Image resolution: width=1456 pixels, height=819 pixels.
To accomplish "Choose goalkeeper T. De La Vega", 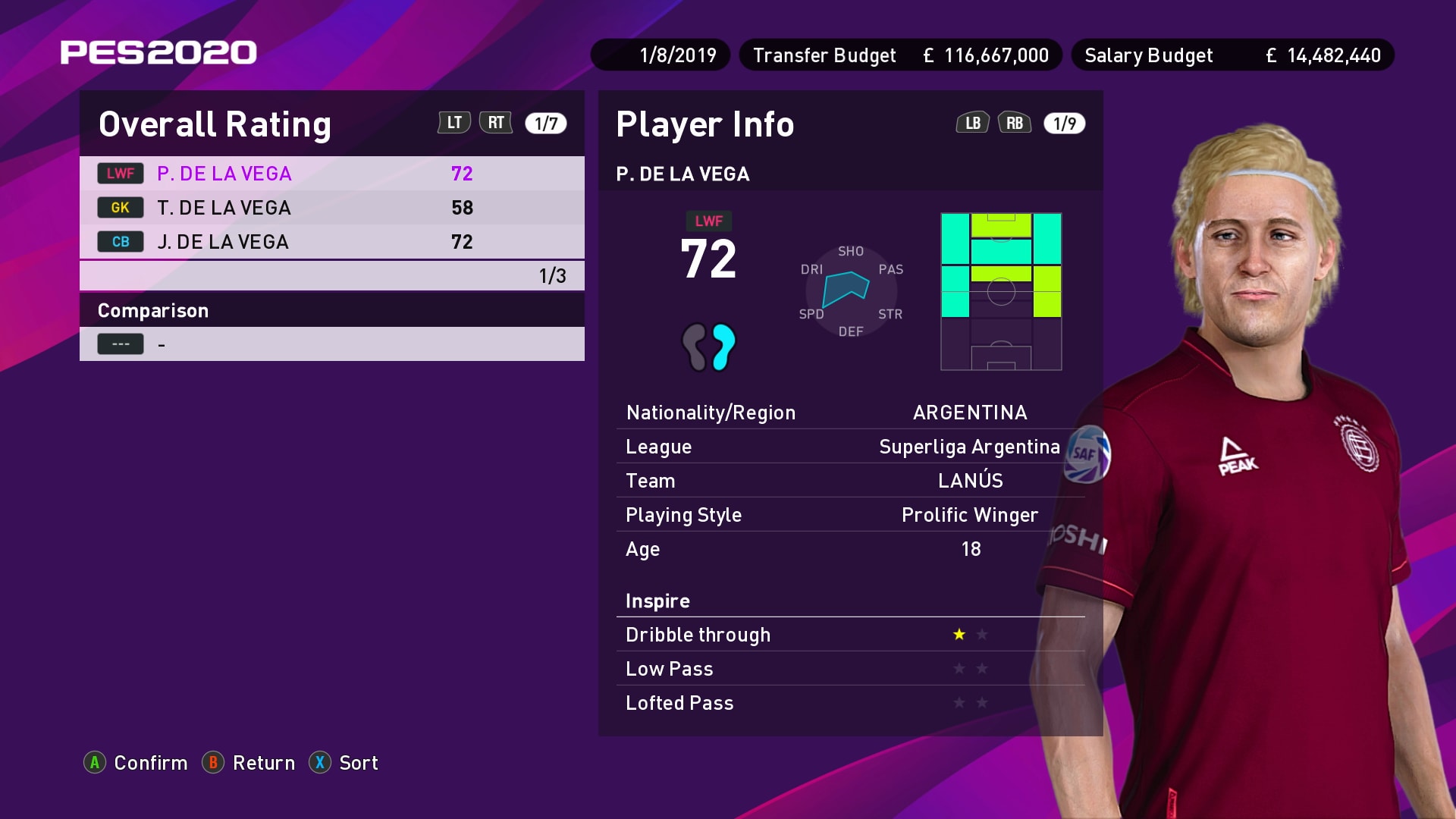I will (x=331, y=208).
